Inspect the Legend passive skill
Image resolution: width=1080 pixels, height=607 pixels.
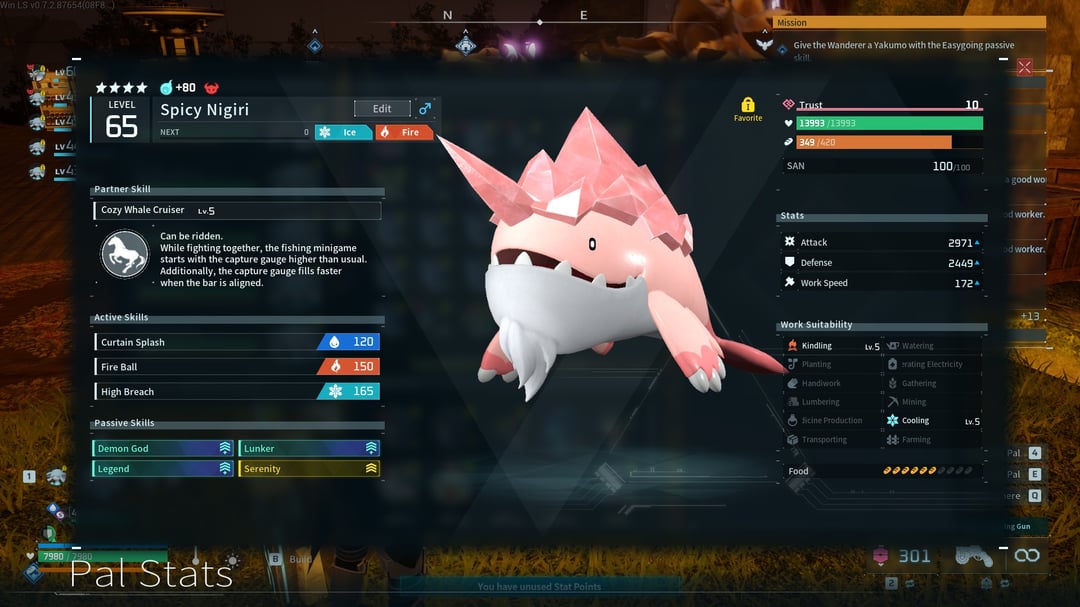coord(163,469)
